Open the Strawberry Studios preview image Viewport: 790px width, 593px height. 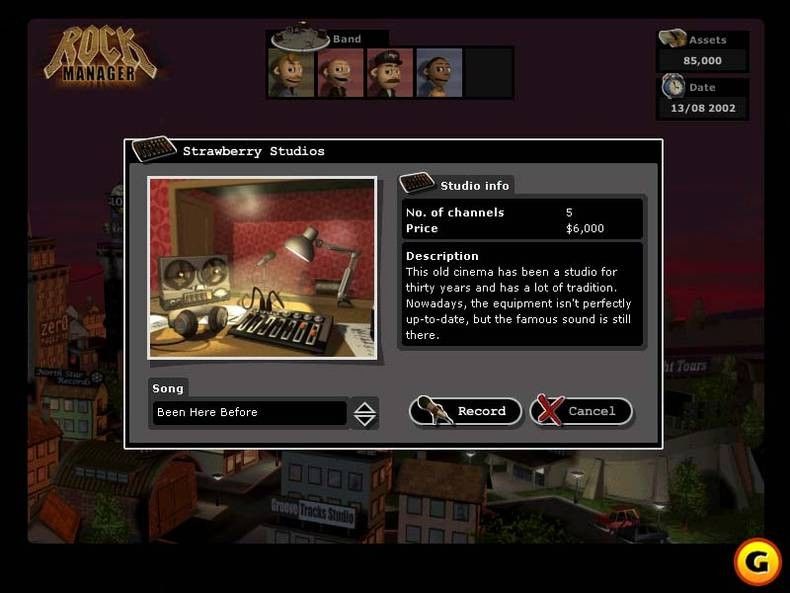tap(262, 267)
